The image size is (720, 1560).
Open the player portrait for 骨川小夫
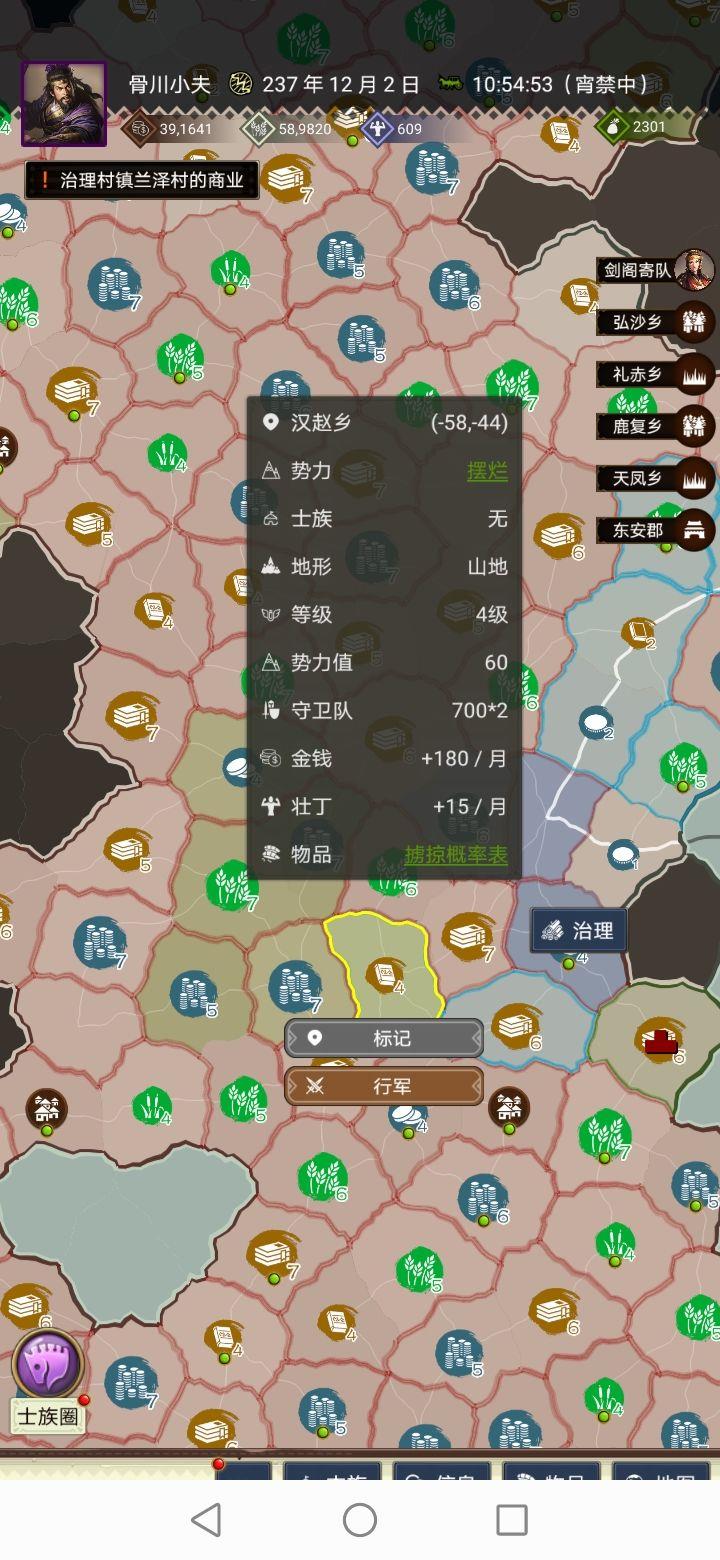[x=63, y=104]
